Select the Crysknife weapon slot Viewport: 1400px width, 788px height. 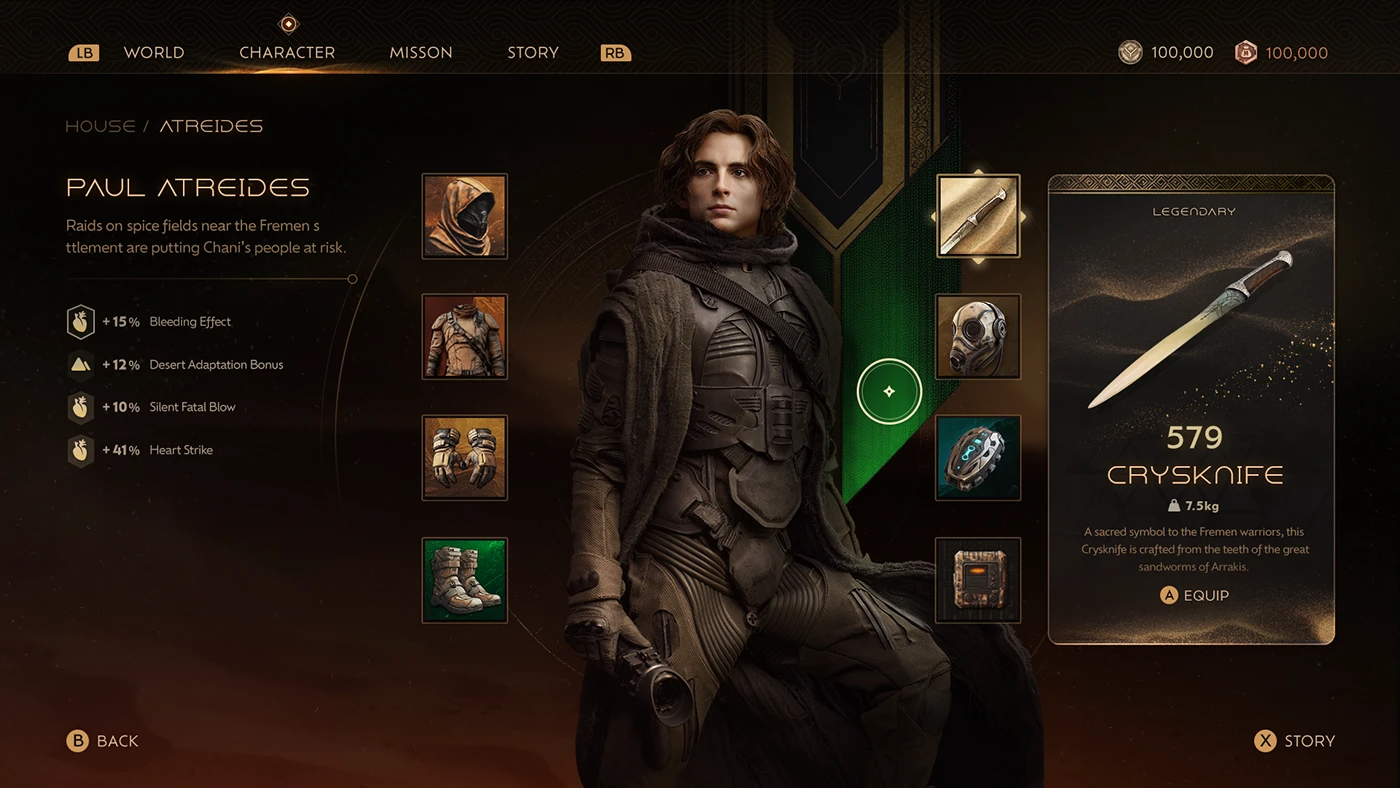pyautogui.click(x=978, y=216)
